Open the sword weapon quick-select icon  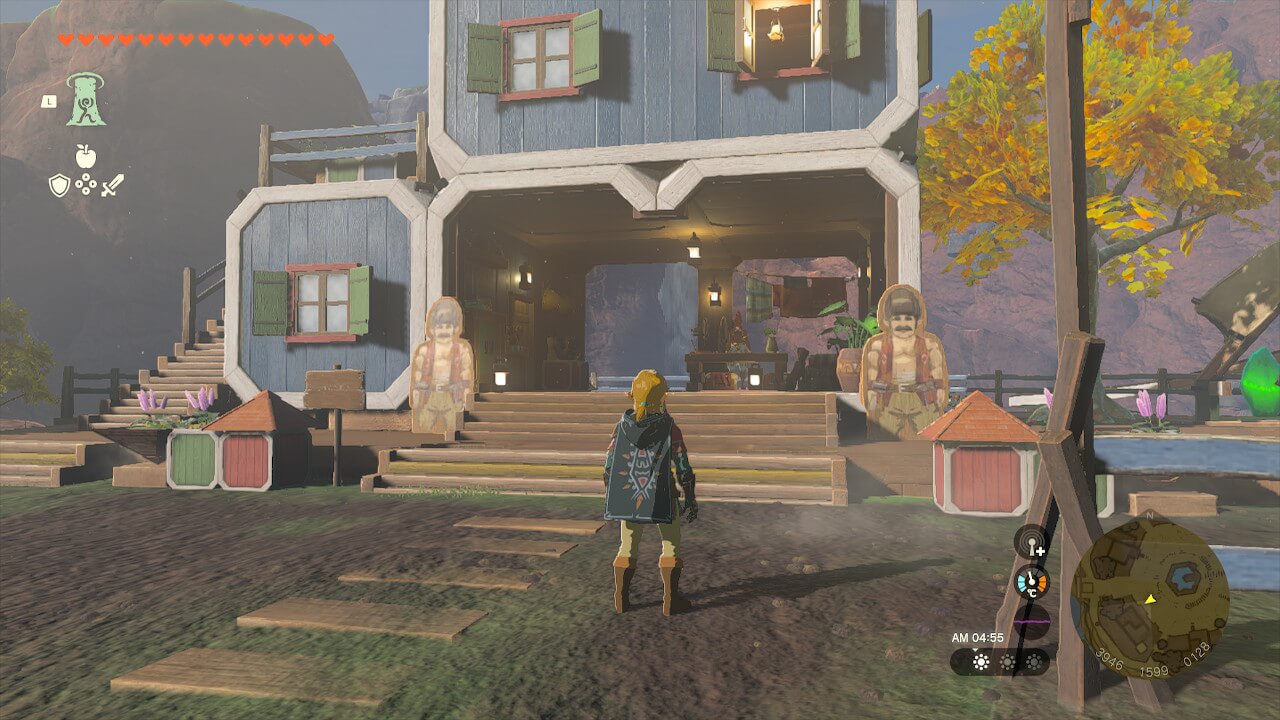tap(112, 185)
